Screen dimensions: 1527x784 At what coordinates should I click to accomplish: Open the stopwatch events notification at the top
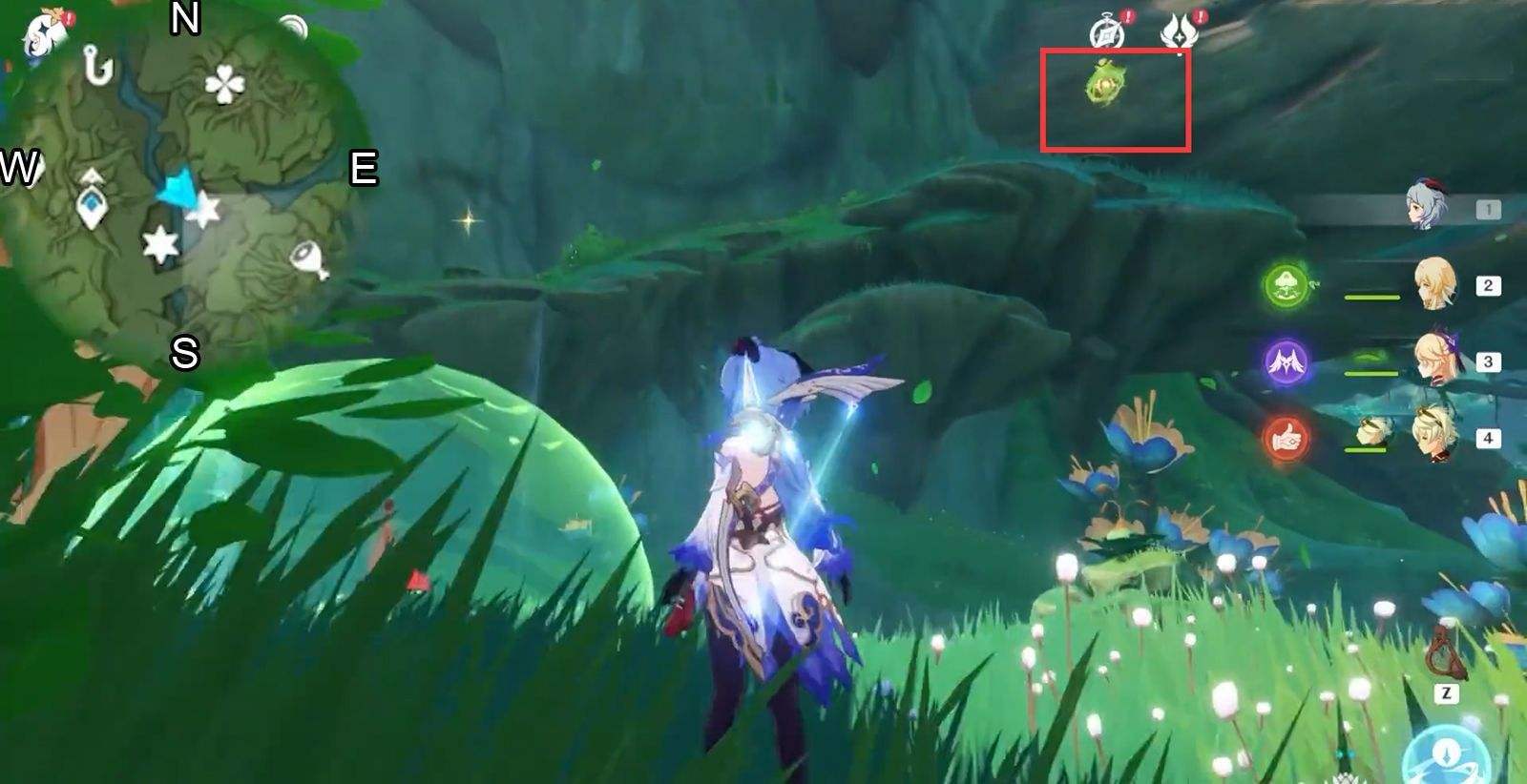pos(1105,29)
